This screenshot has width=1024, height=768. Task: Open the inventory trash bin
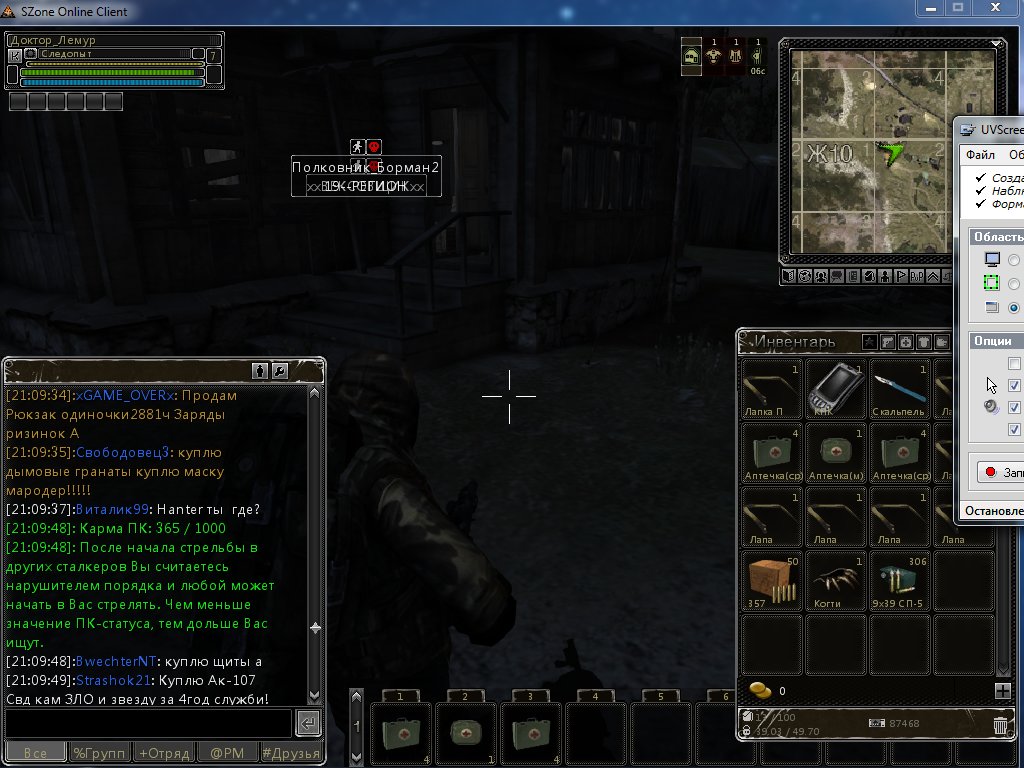pyautogui.click(x=1000, y=726)
